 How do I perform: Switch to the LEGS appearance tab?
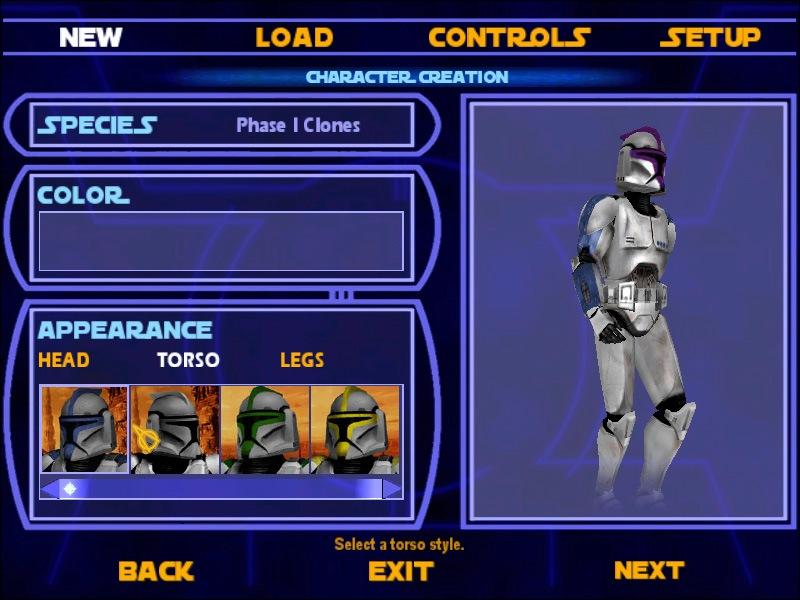pos(302,360)
